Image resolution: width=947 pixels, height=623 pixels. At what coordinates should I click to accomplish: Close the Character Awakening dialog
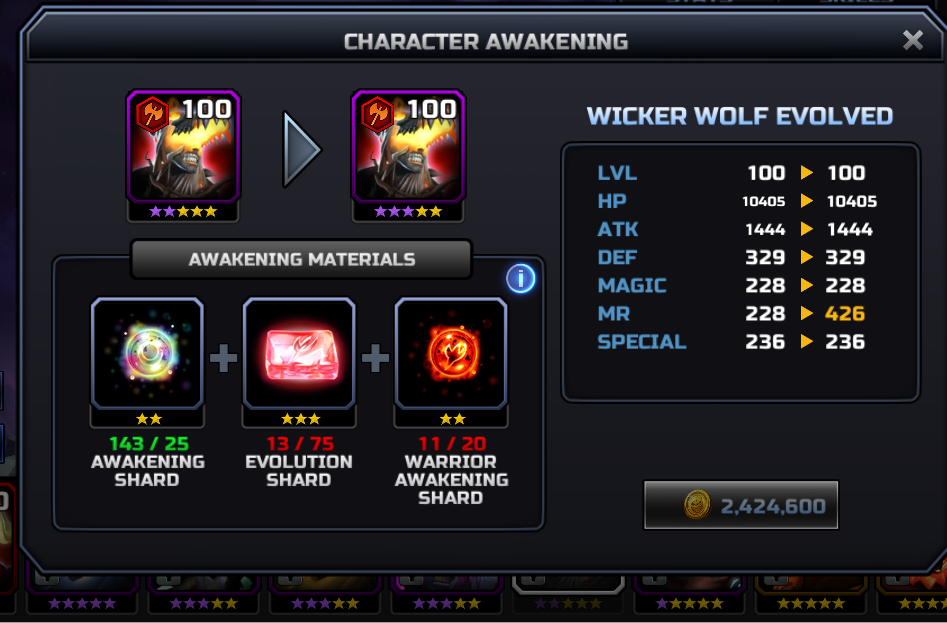pos(912,40)
